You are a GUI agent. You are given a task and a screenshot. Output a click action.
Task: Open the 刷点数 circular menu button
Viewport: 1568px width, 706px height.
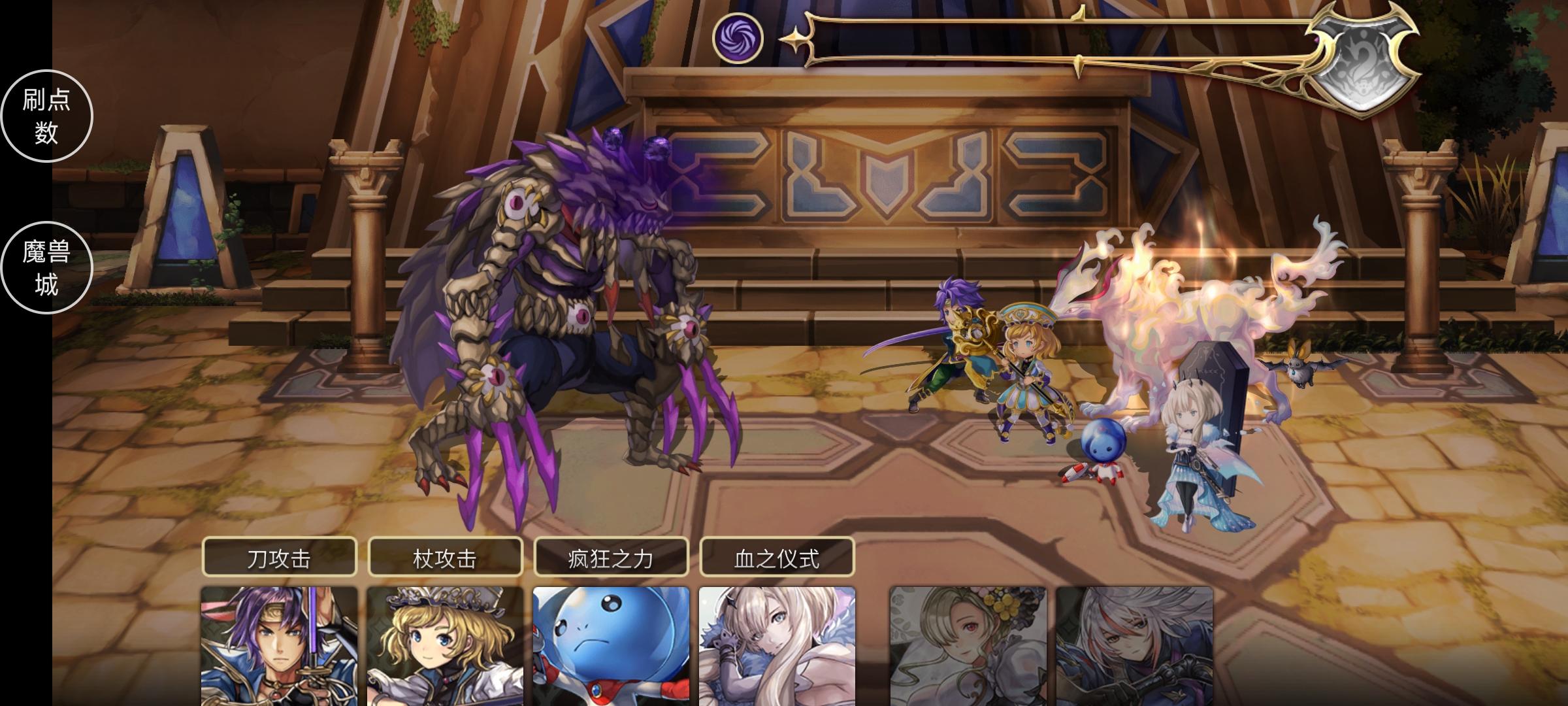click(x=46, y=115)
